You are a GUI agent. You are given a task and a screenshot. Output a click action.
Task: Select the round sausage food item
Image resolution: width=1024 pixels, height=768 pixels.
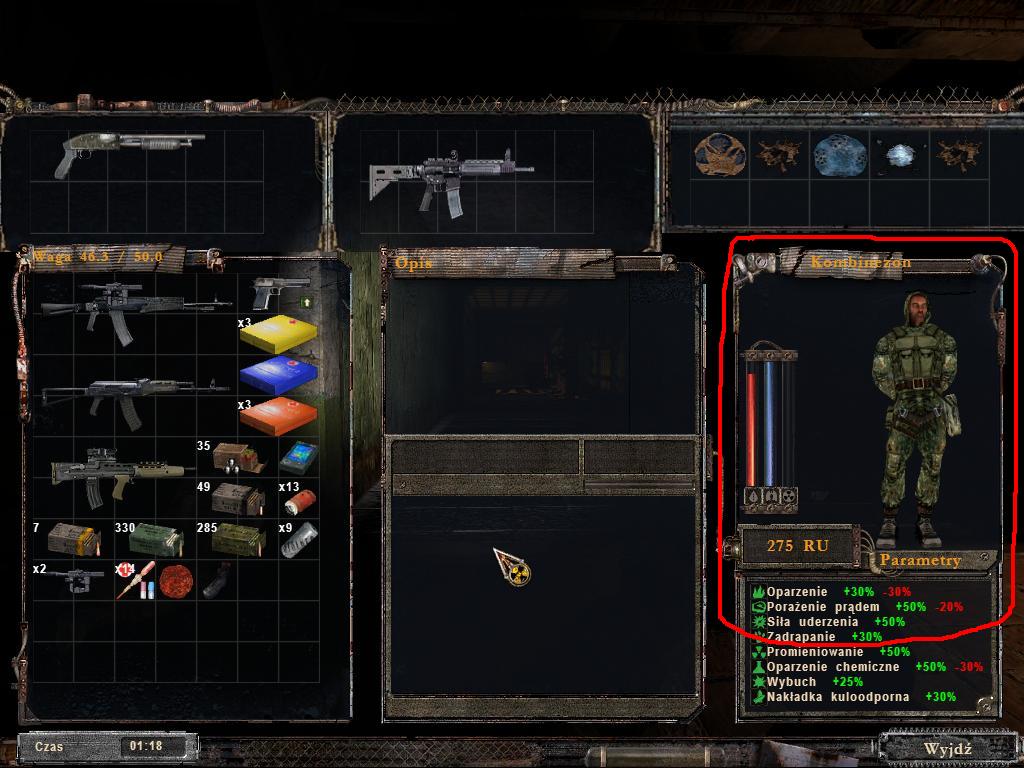click(x=176, y=580)
